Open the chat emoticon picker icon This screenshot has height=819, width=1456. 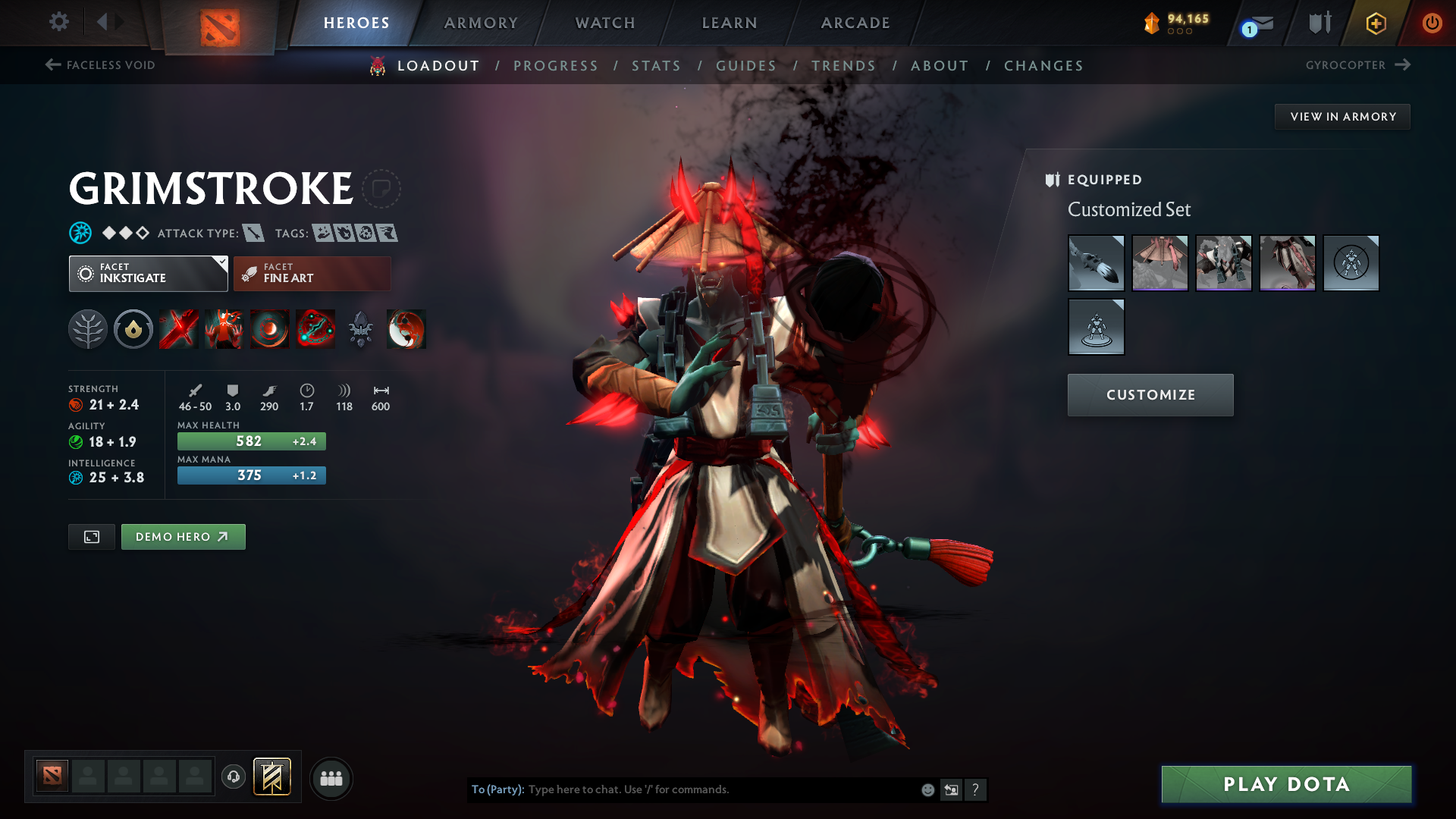[927, 789]
